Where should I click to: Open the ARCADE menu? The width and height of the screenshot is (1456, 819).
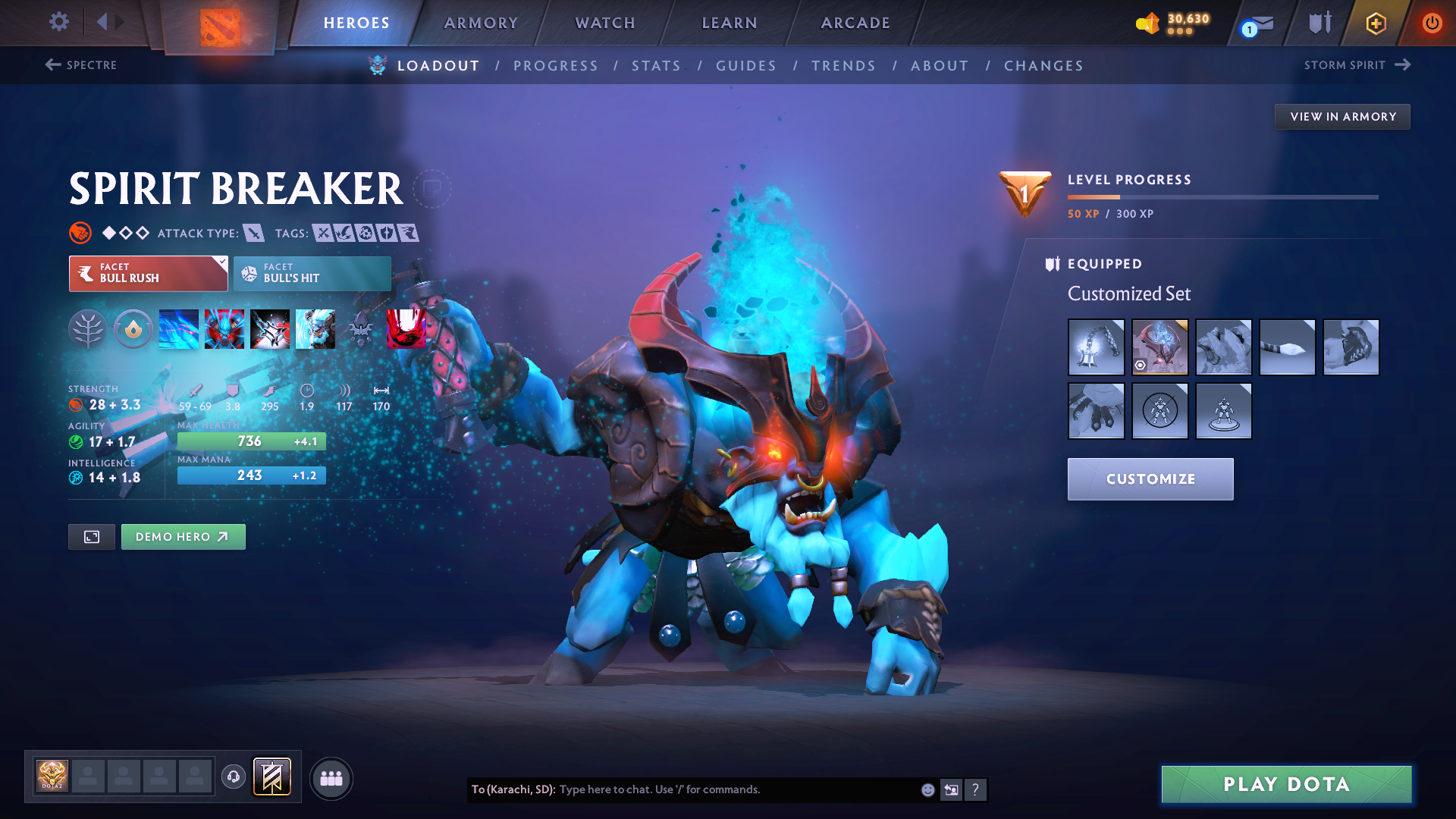pos(854,23)
